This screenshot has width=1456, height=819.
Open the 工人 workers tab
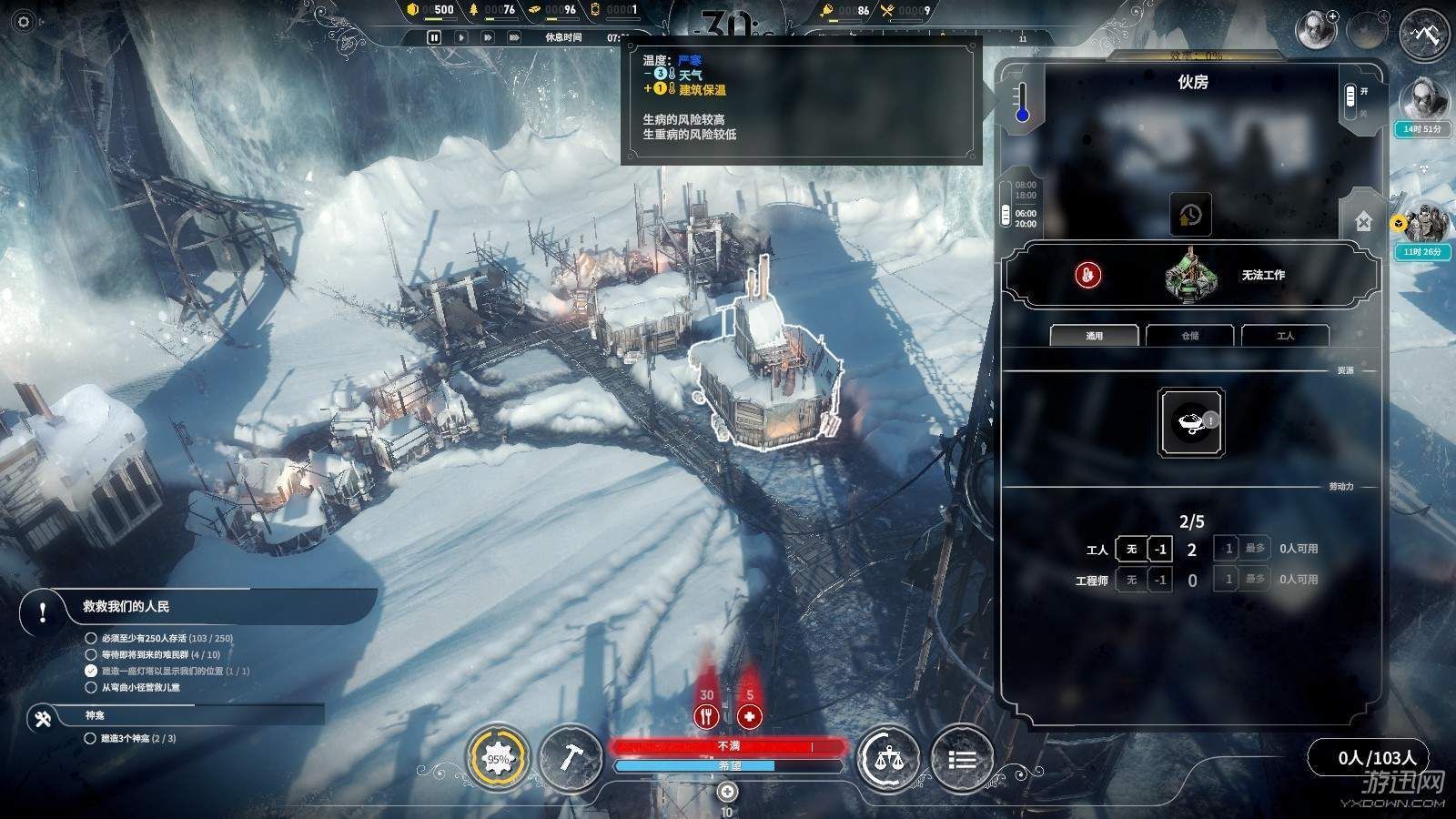pyautogui.click(x=1285, y=336)
